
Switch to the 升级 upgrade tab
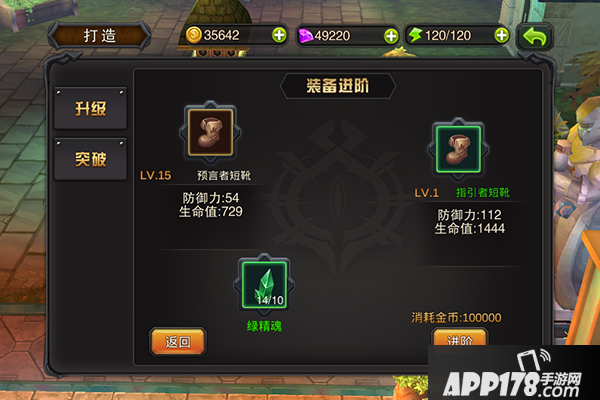pyautogui.click(x=90, y=109)
